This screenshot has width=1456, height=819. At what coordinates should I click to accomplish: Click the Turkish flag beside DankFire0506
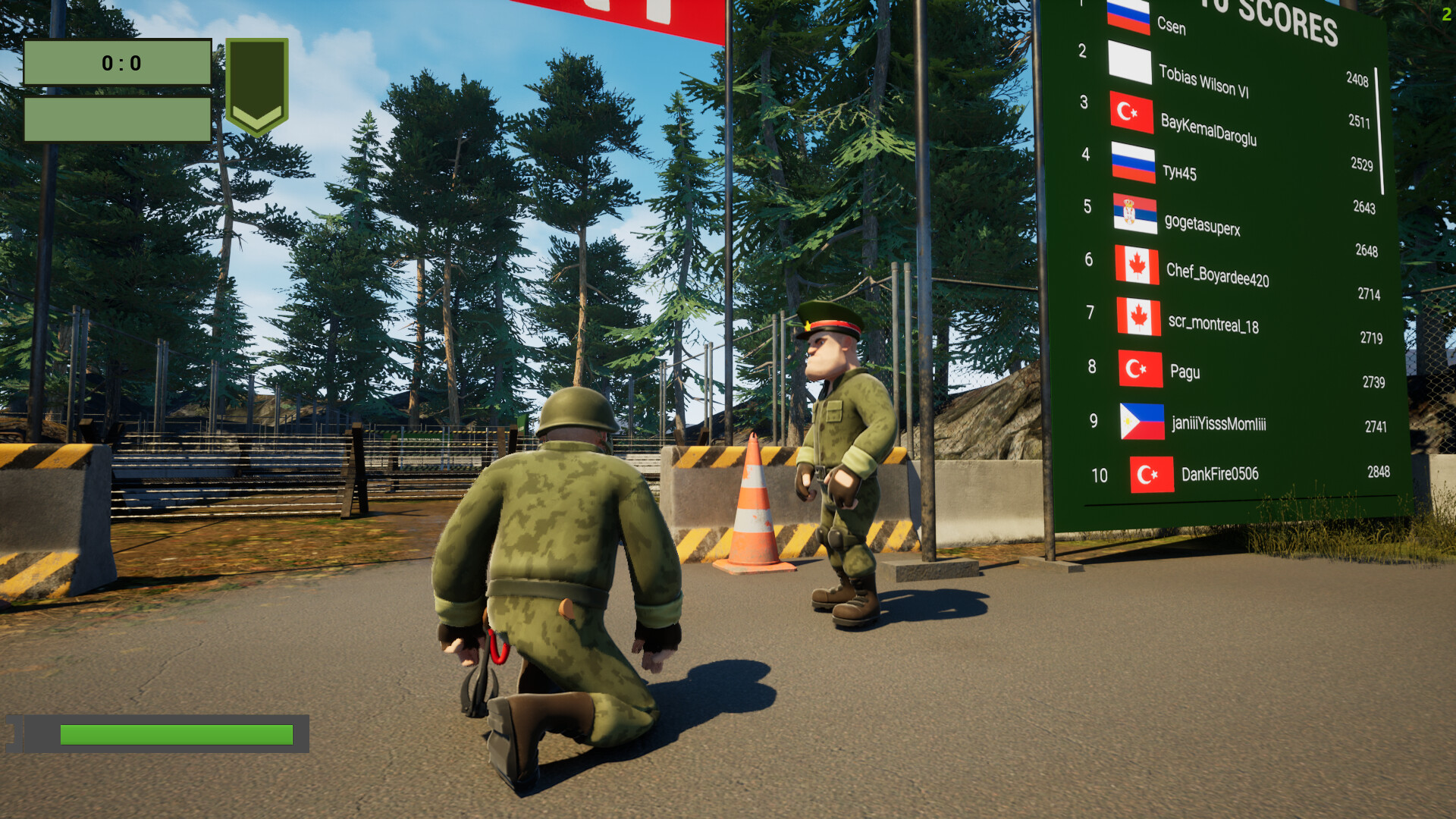(1151, 475)
